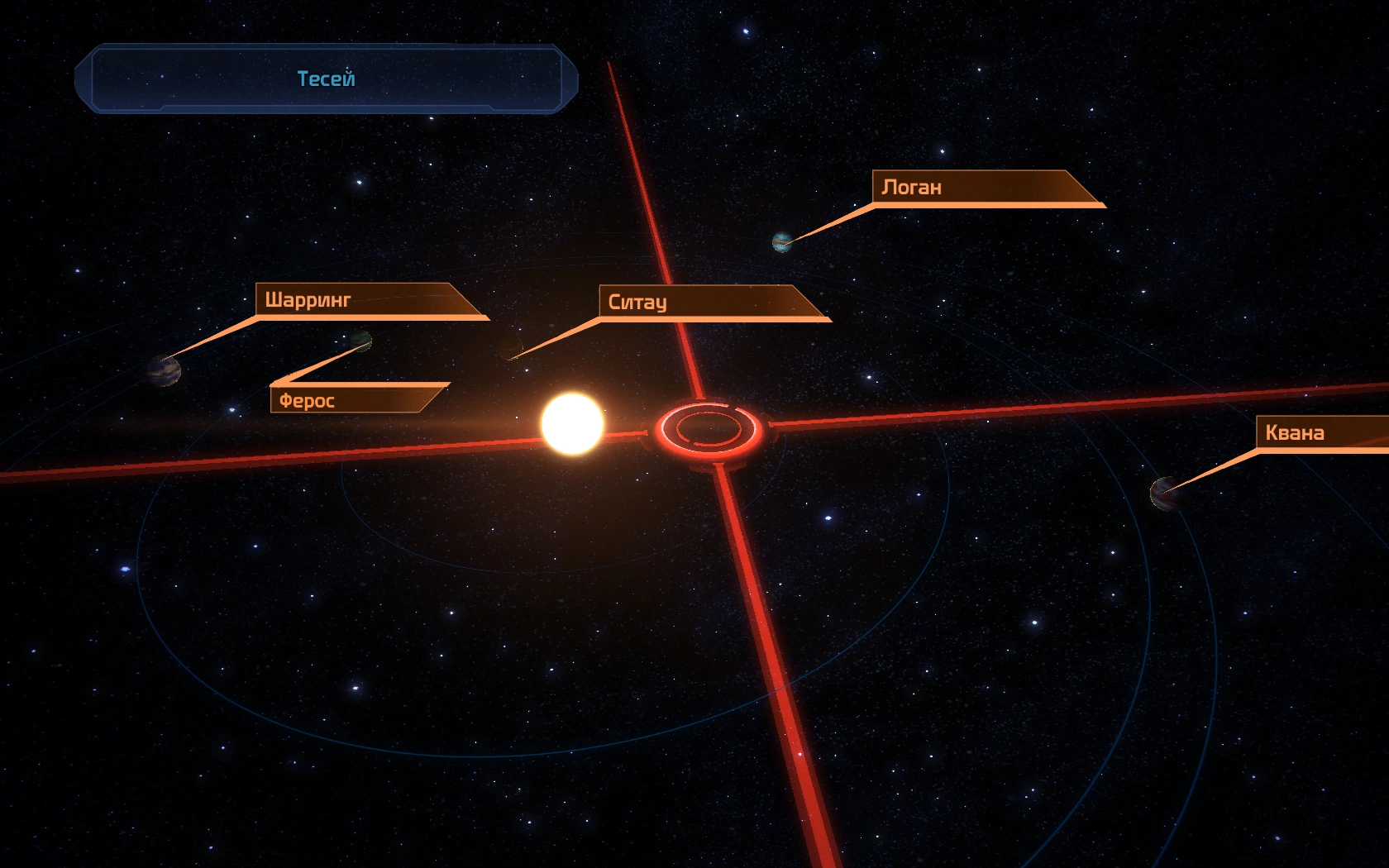Click the red circular navigation reticle
This screenshot has height=868, width=1389.
click(709, 428)
